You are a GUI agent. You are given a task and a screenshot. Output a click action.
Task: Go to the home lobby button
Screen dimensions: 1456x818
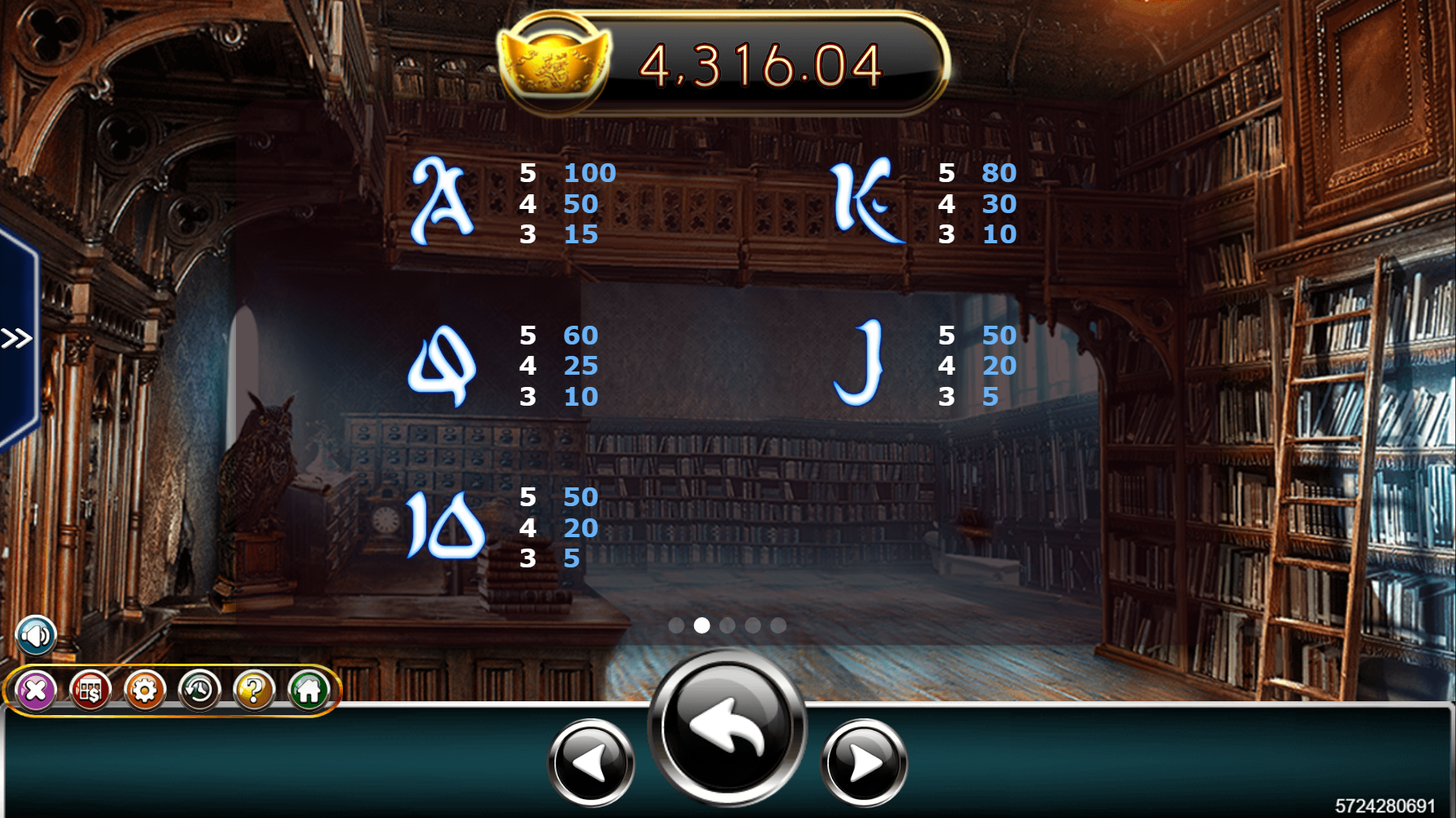coord(309,691)
